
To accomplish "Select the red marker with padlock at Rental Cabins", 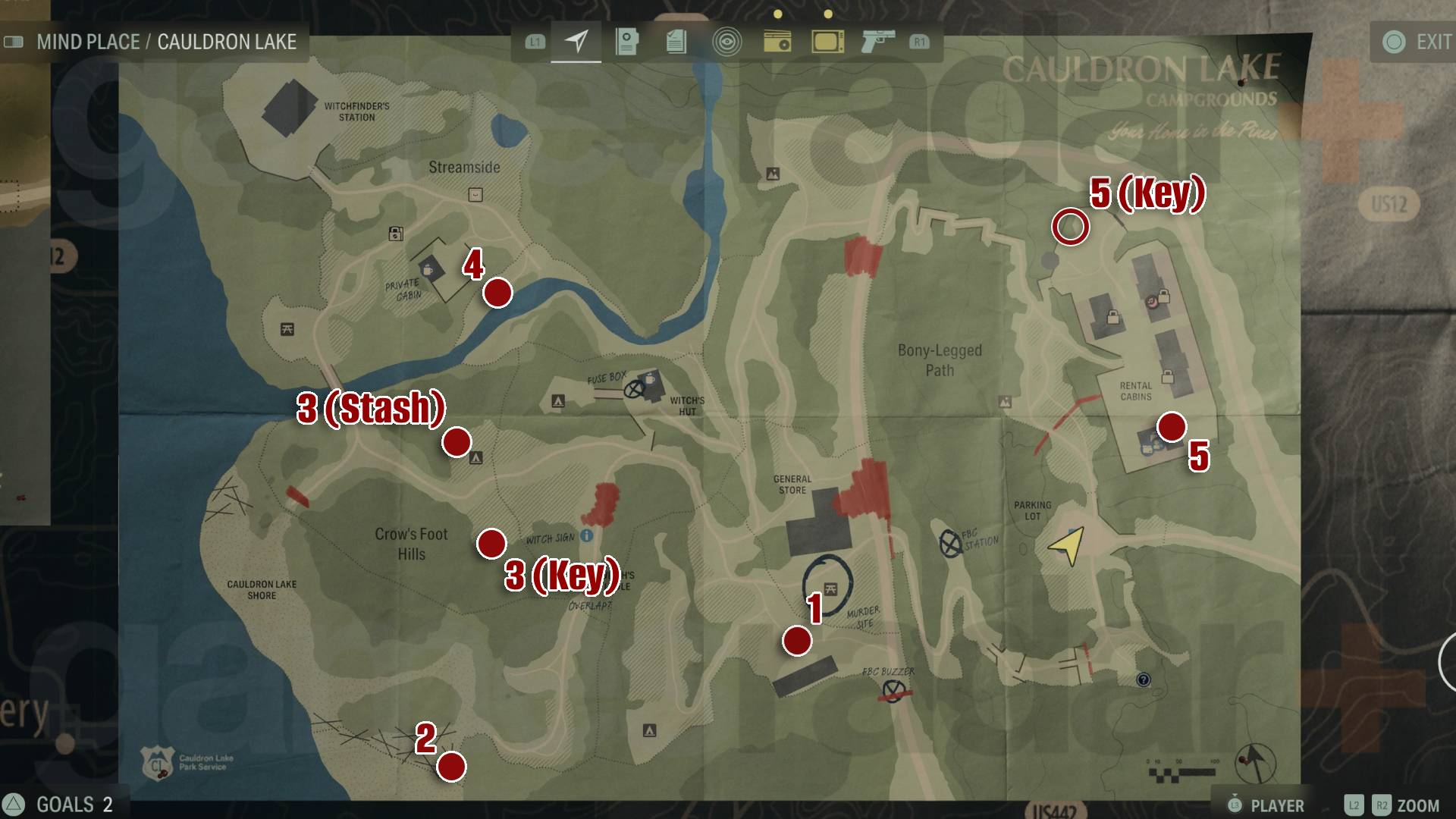I will (1153, 301).
